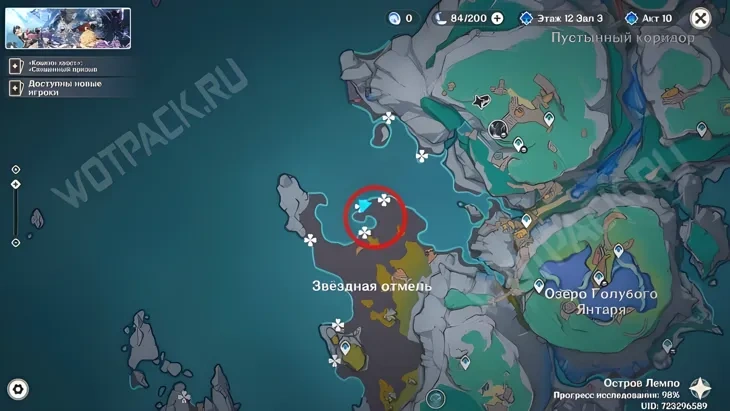This screenshot has height=411, width=730.
Task: Zoom the map out with the bottom slider button
Action: click(15, 242)
